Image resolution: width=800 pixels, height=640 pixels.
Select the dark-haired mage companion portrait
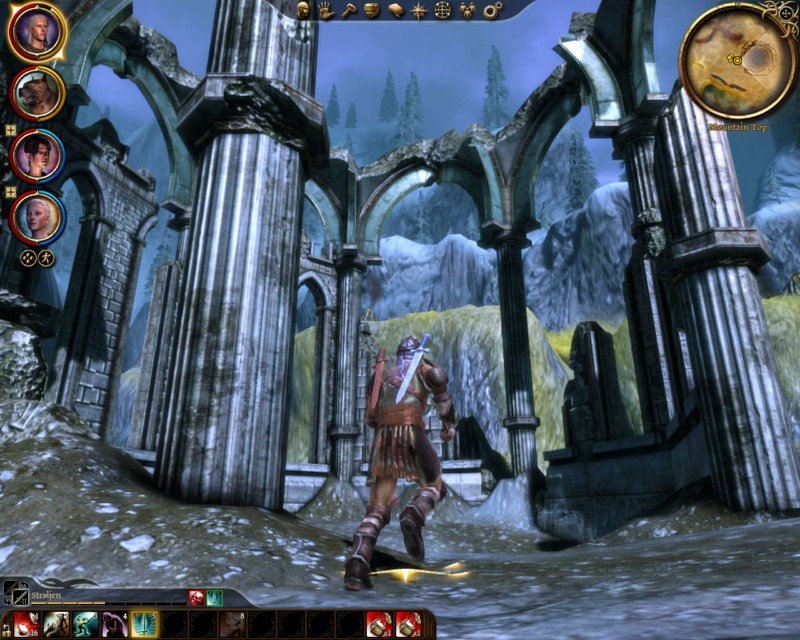pos(36,155)
